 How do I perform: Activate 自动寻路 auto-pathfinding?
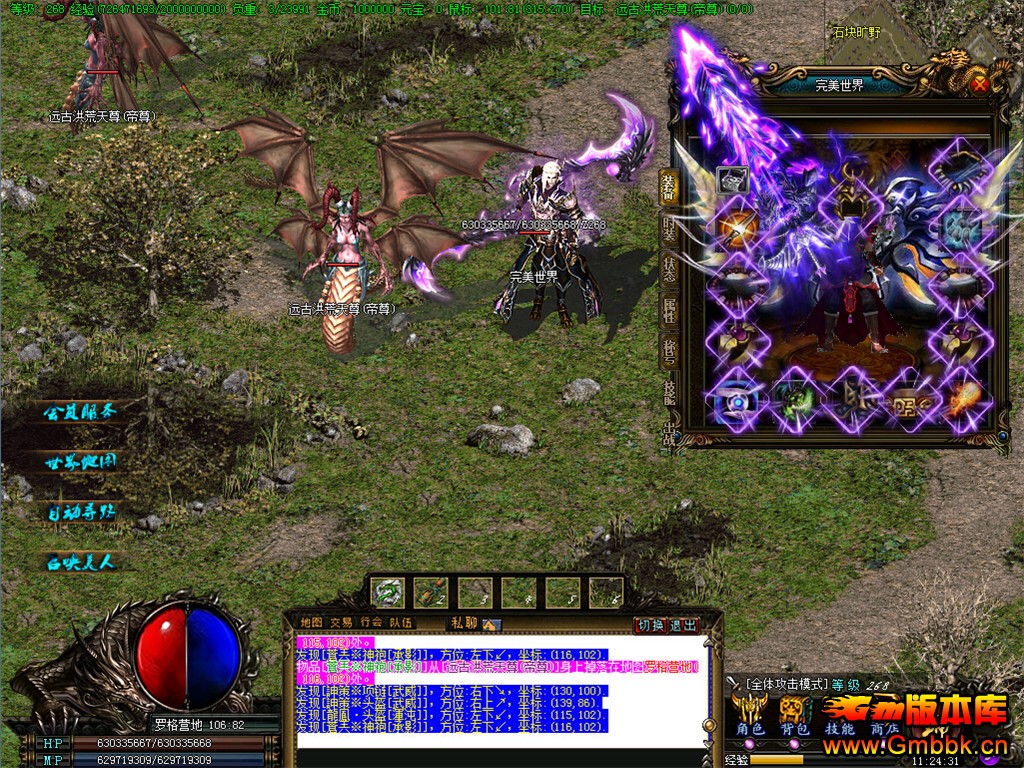coord(81,512)
